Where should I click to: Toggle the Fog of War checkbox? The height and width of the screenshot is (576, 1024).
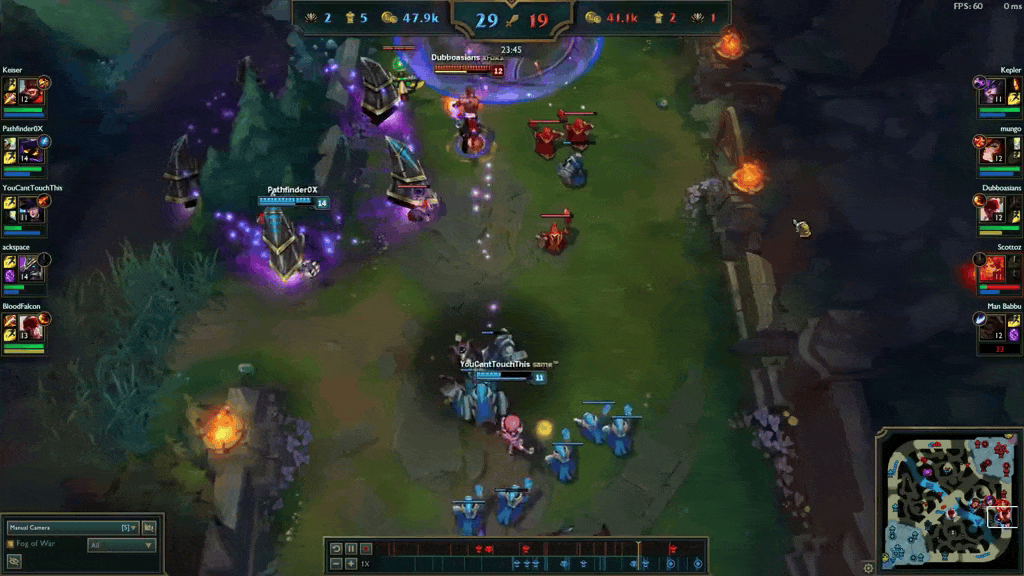11,544
